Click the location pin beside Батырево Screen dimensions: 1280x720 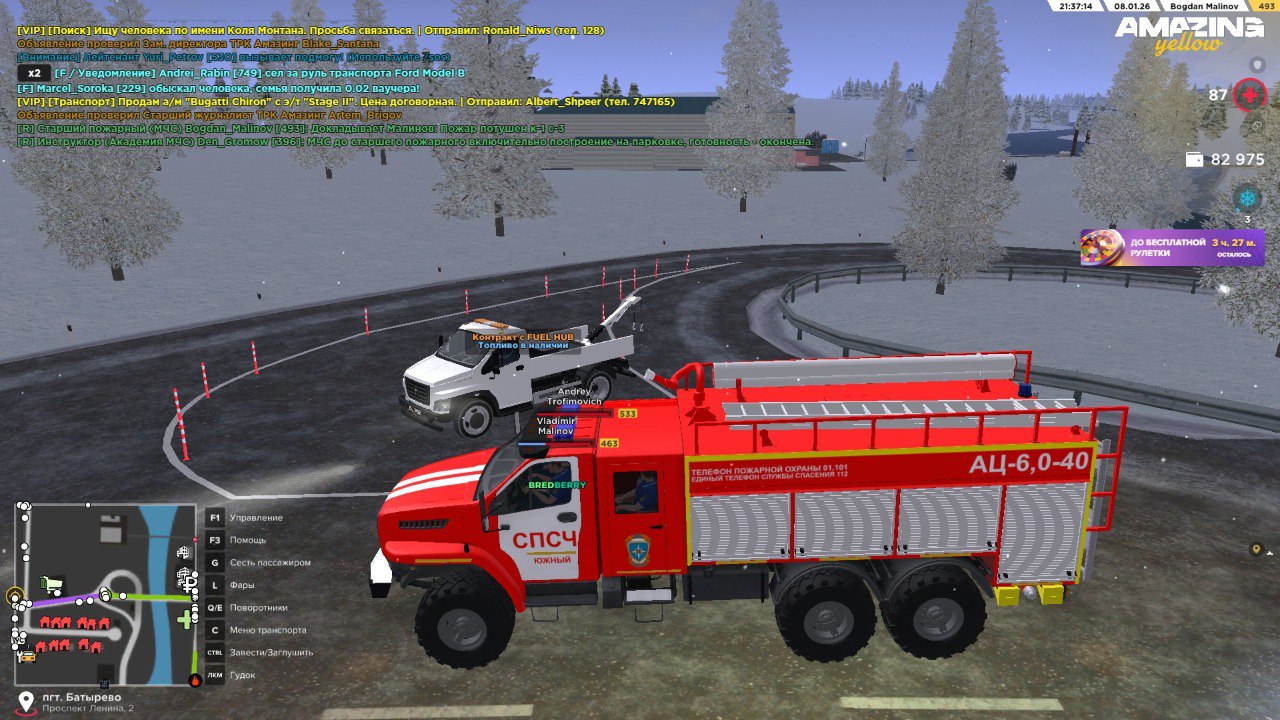26,700
